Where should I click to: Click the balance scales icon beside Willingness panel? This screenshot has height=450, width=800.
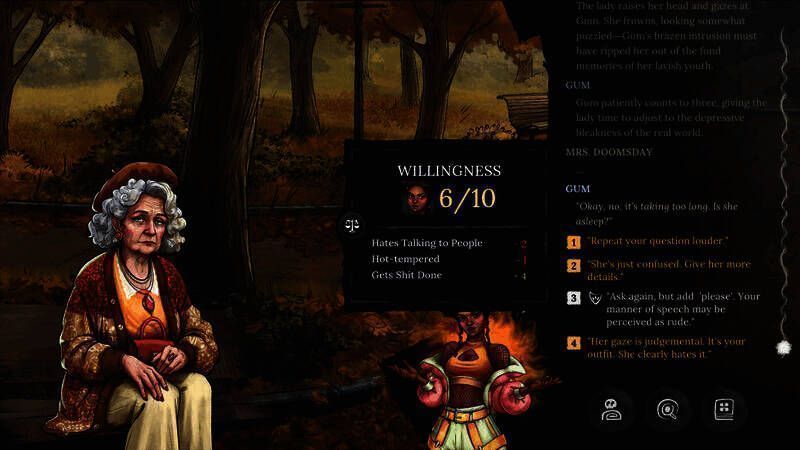[352, 224]
